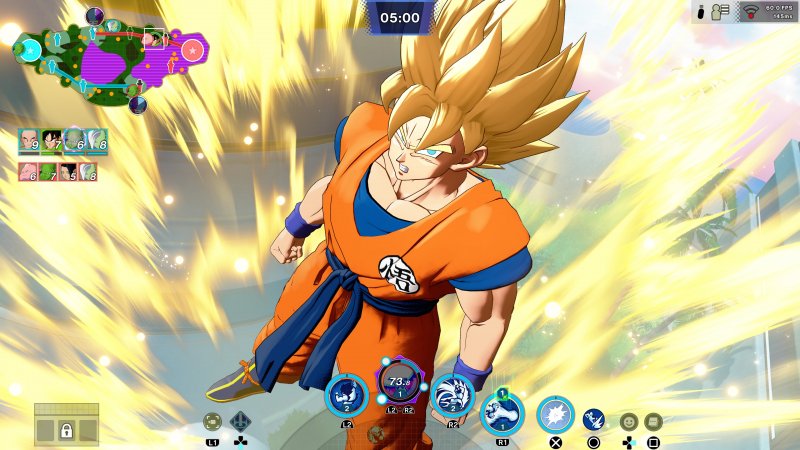The image size is (800, 450).
Task: Choose the pink Majin Buu enemy portrait
Action: 28,172
